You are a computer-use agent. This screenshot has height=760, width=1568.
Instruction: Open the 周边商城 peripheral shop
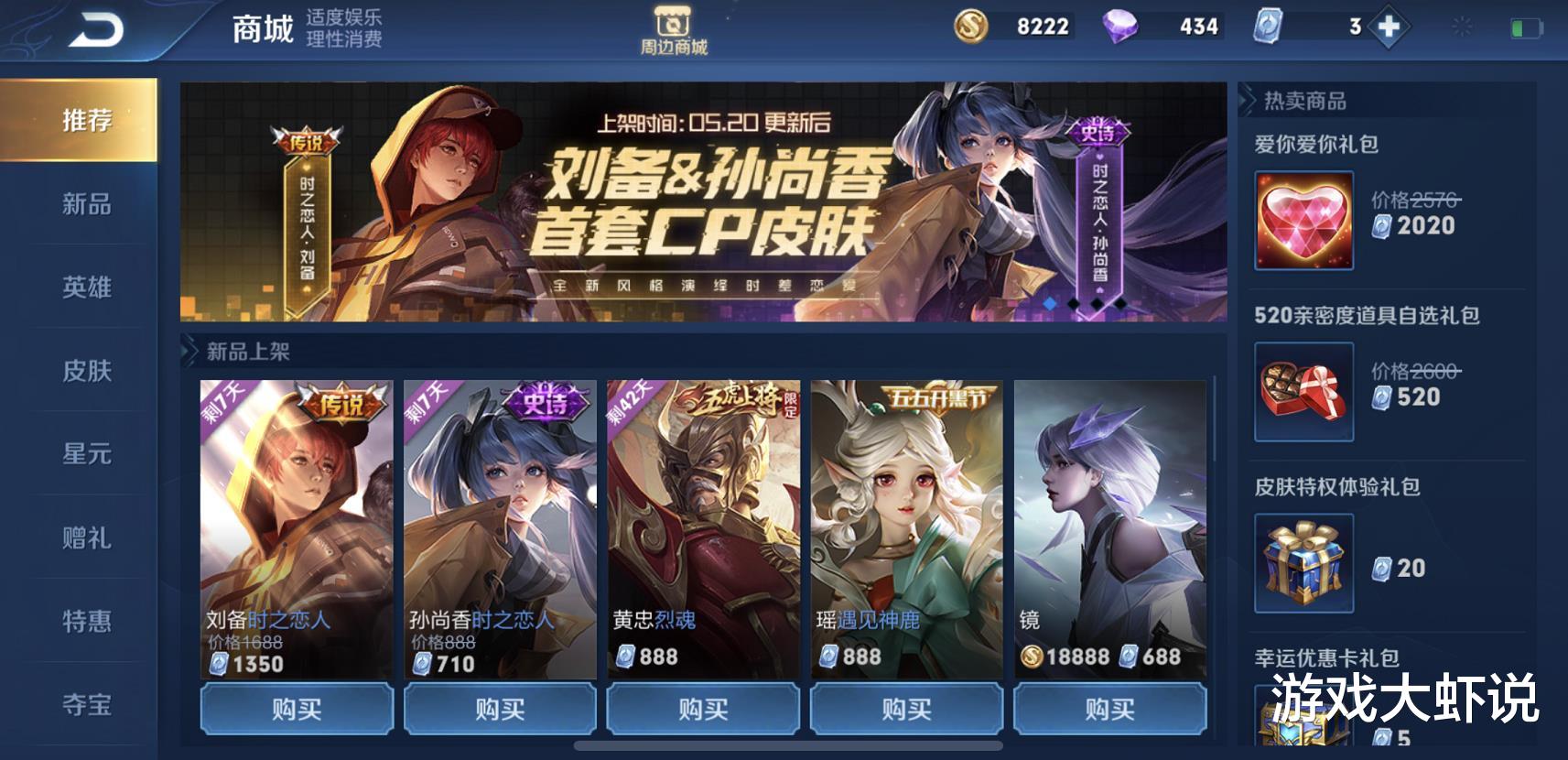pyautogui.click(x=674, y=27)
